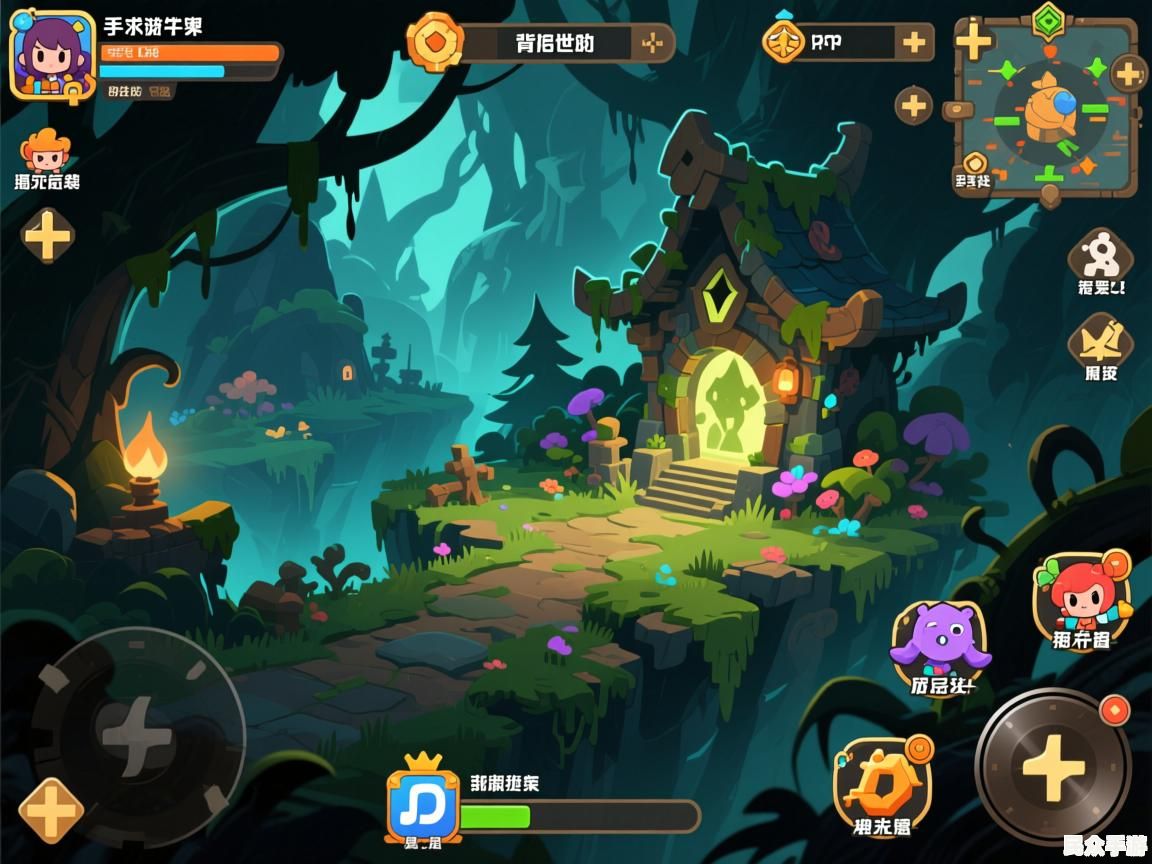Click the diamond-shaped plus button beside the joystick
This screenshot has height=864, width=1152.
tap(50, 810)
